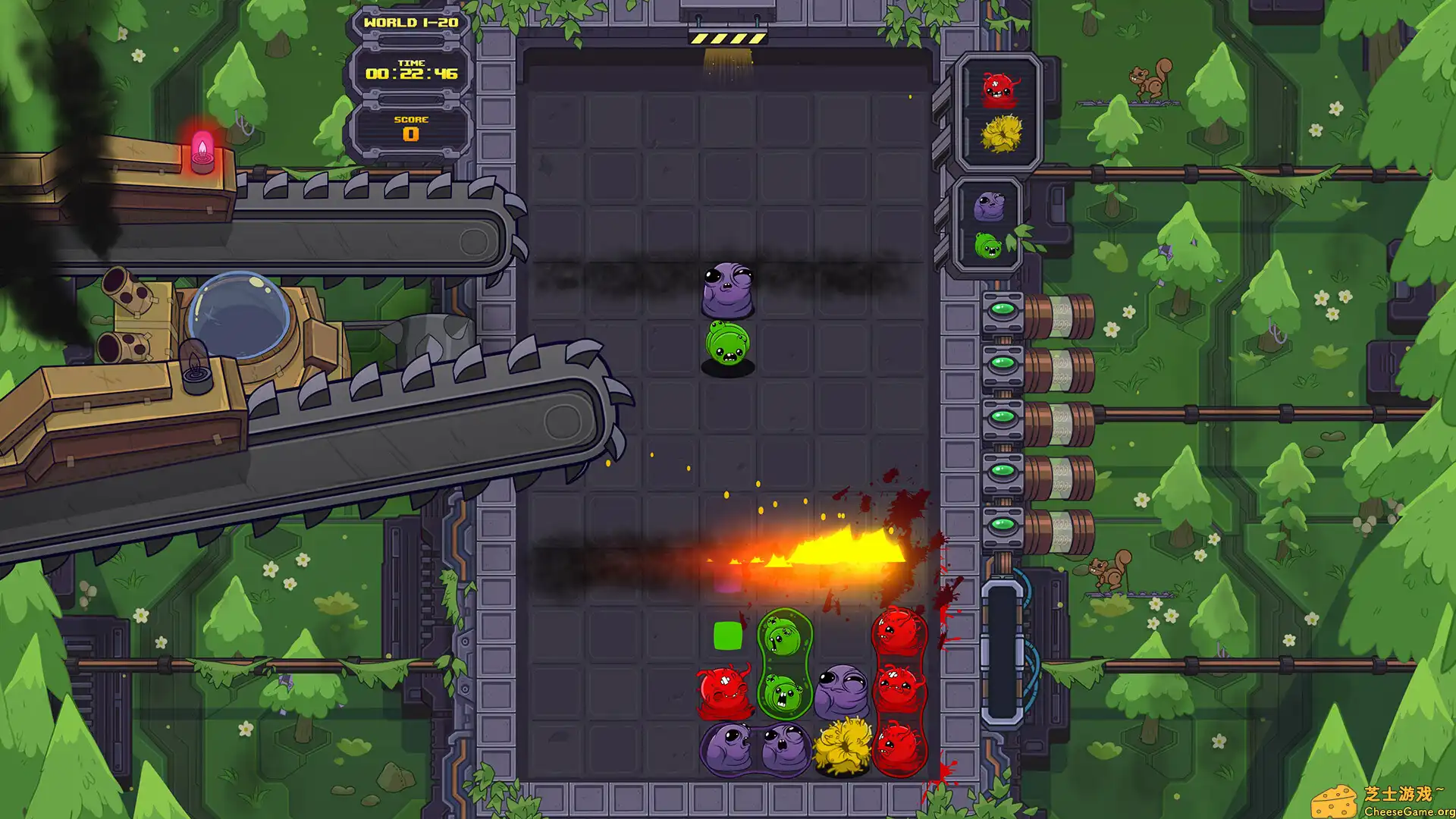The width and height of the screenshot is (1456, 819).
Task: Select the green pig blob in the preview queue
Action: [987, 245]
